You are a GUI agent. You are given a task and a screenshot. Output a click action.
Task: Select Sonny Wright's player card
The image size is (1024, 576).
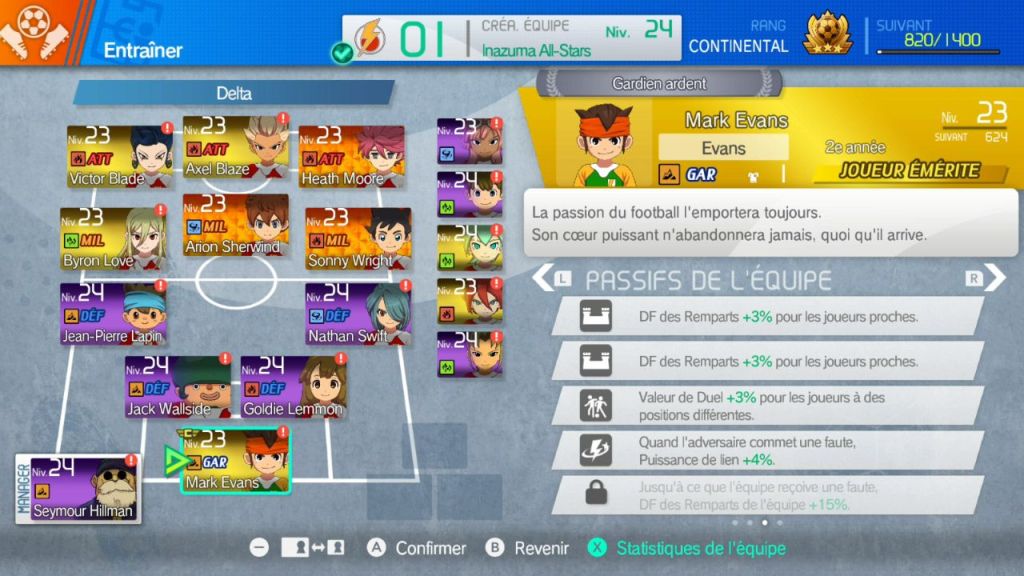(358, 238)
